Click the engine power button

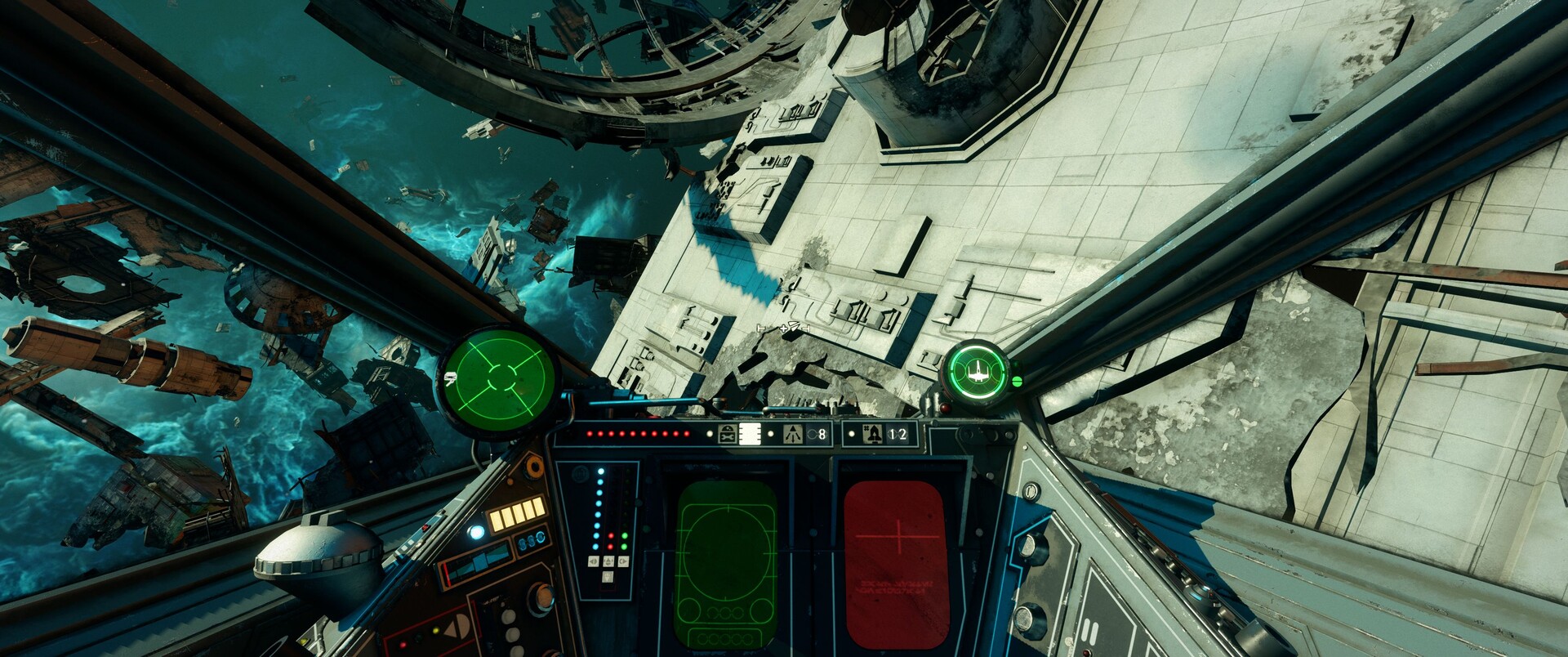(x=594, y=561)
